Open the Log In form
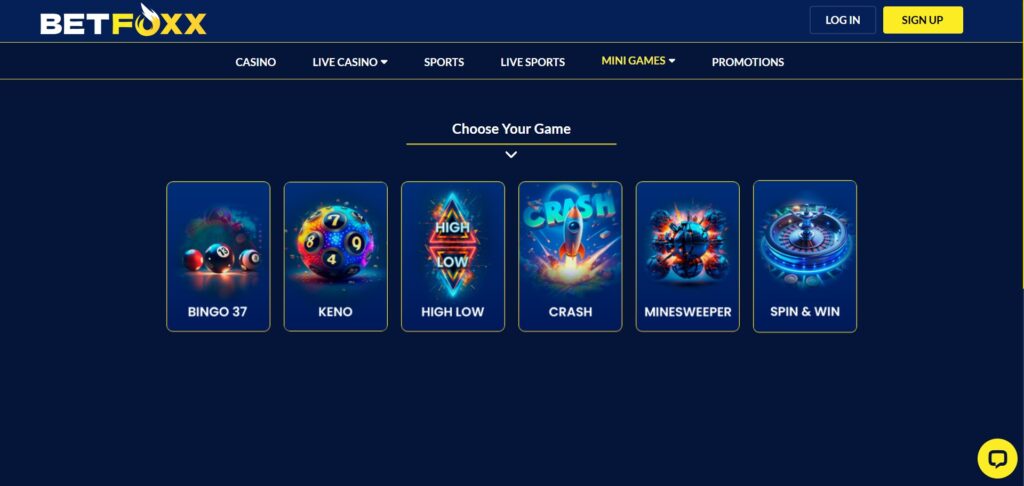 point(842,20)
